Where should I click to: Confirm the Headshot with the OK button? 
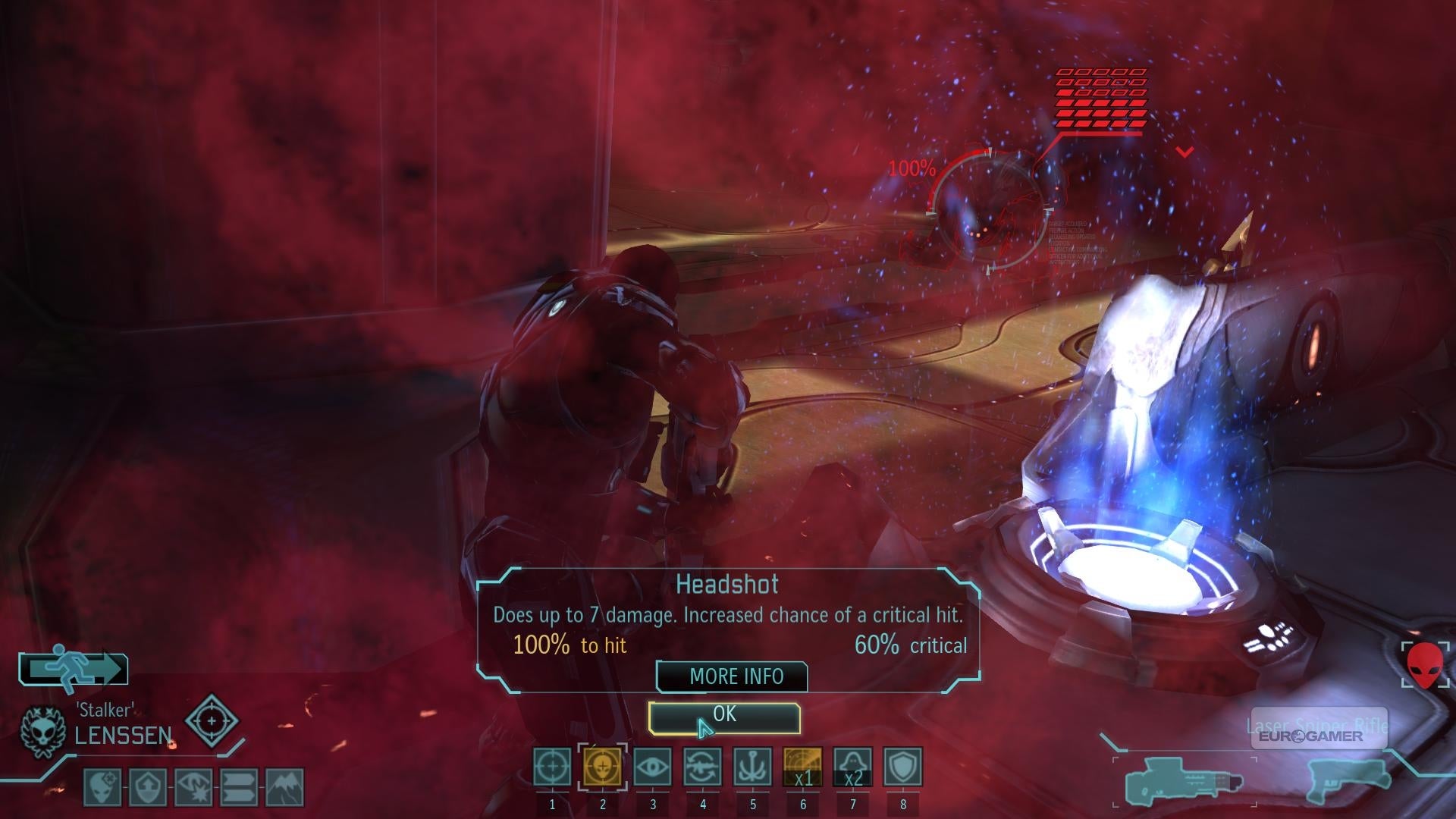coord(724,717)
